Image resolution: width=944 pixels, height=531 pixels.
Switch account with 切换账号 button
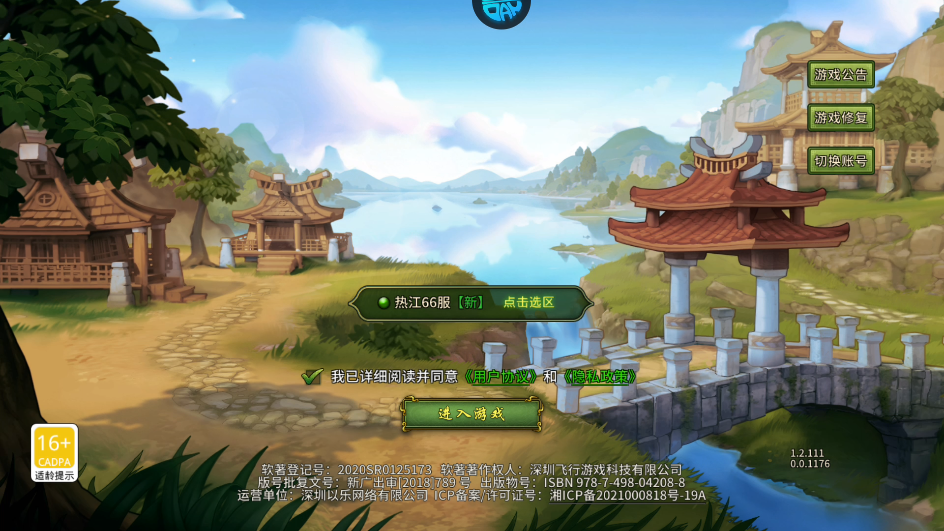(x=841, y=160)
